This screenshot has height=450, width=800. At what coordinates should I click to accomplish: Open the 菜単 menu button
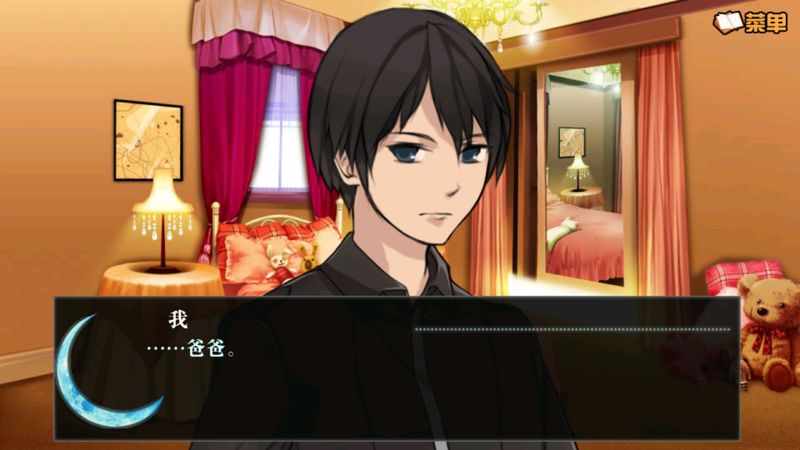[751, 22]
